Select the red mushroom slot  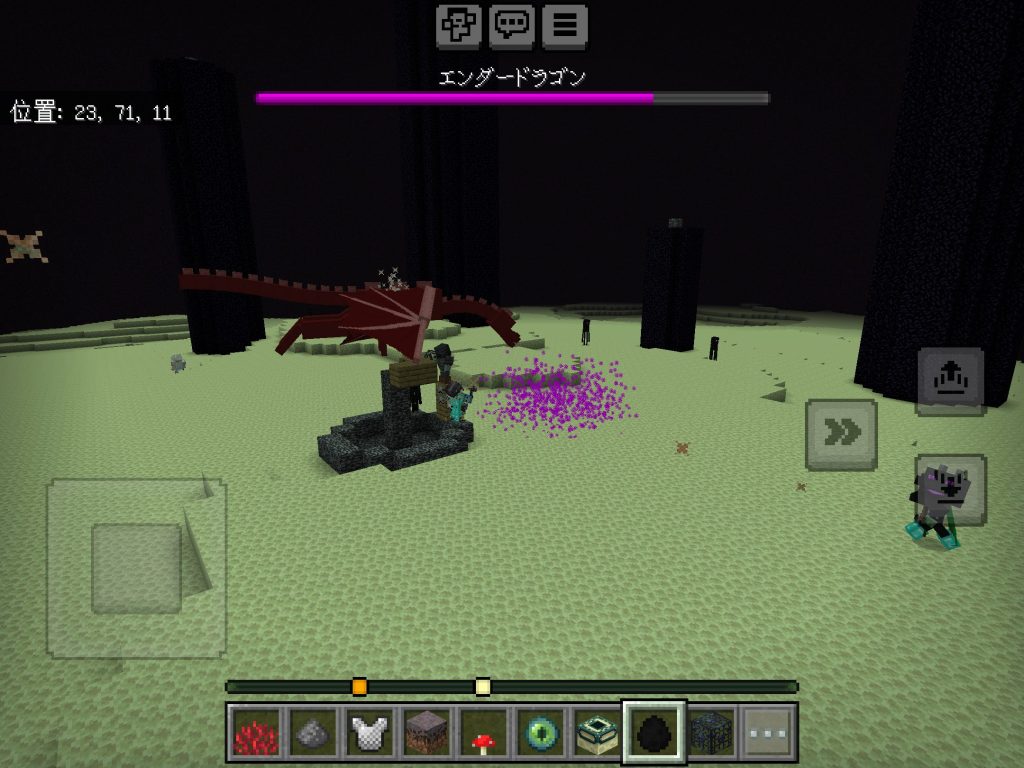(484, 733)
